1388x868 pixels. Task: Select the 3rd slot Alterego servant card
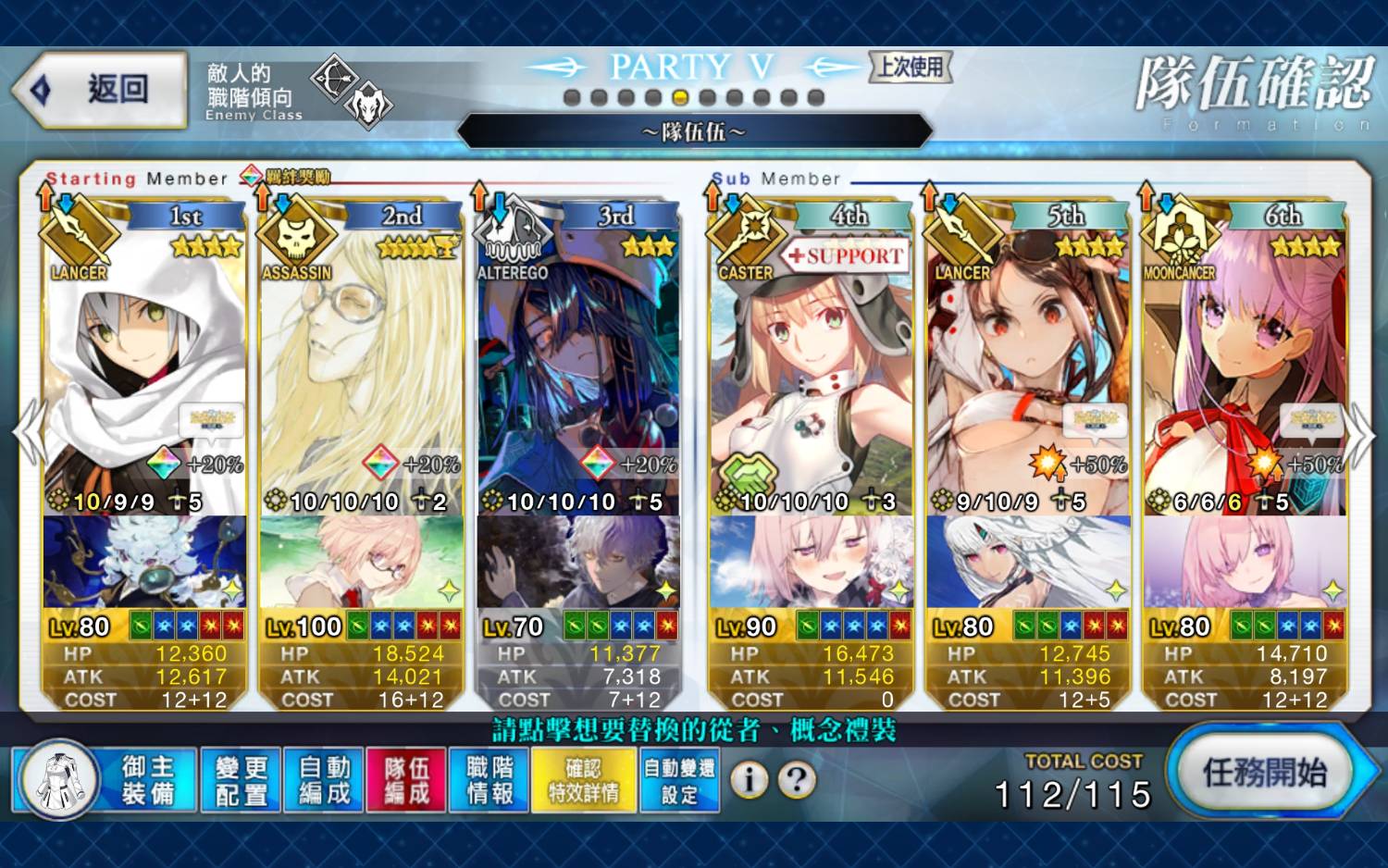click(578, 370)
